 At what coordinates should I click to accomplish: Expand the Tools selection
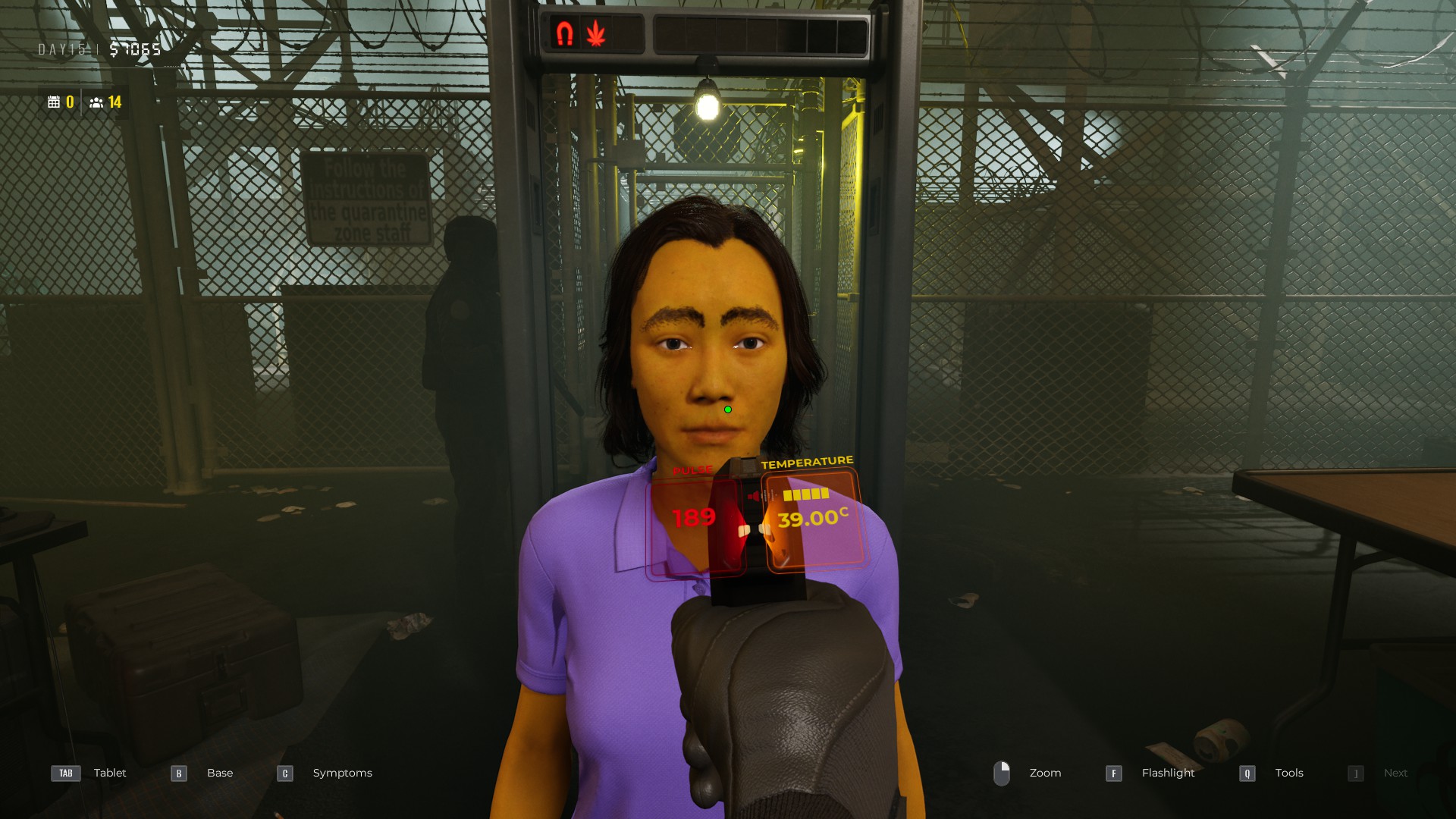1288,773
